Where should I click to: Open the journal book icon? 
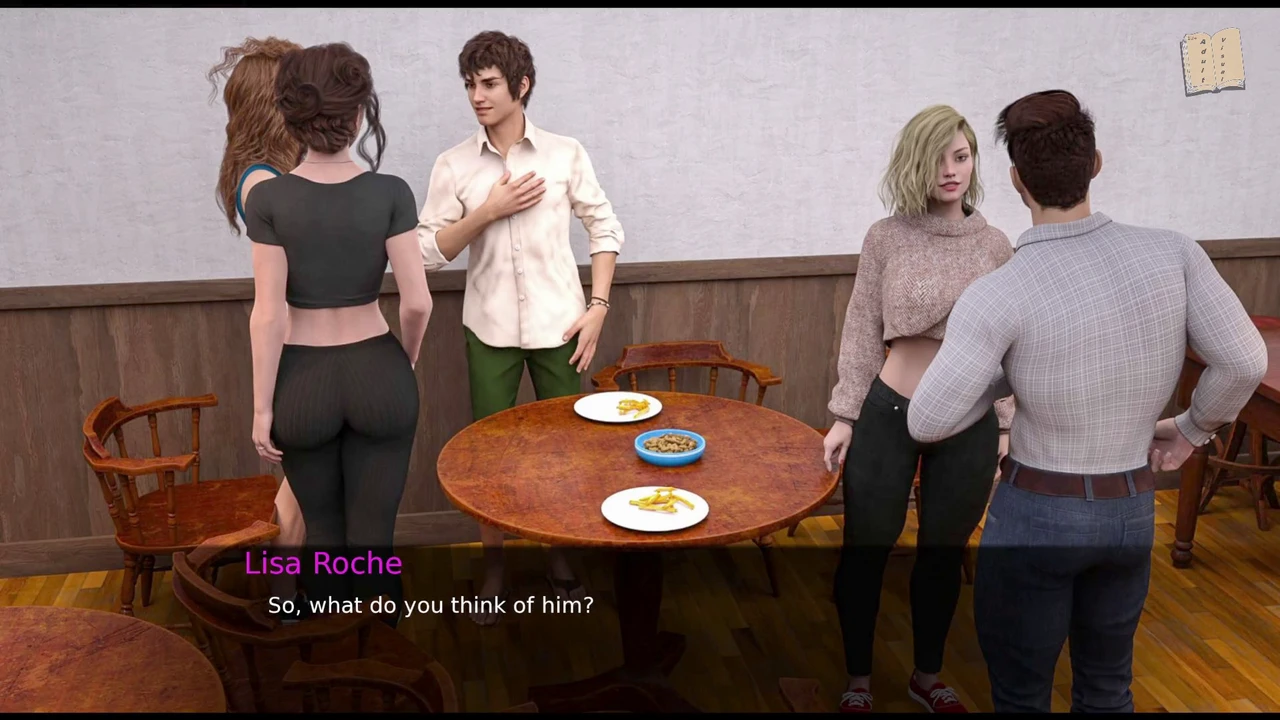(x=1212, y=62)
